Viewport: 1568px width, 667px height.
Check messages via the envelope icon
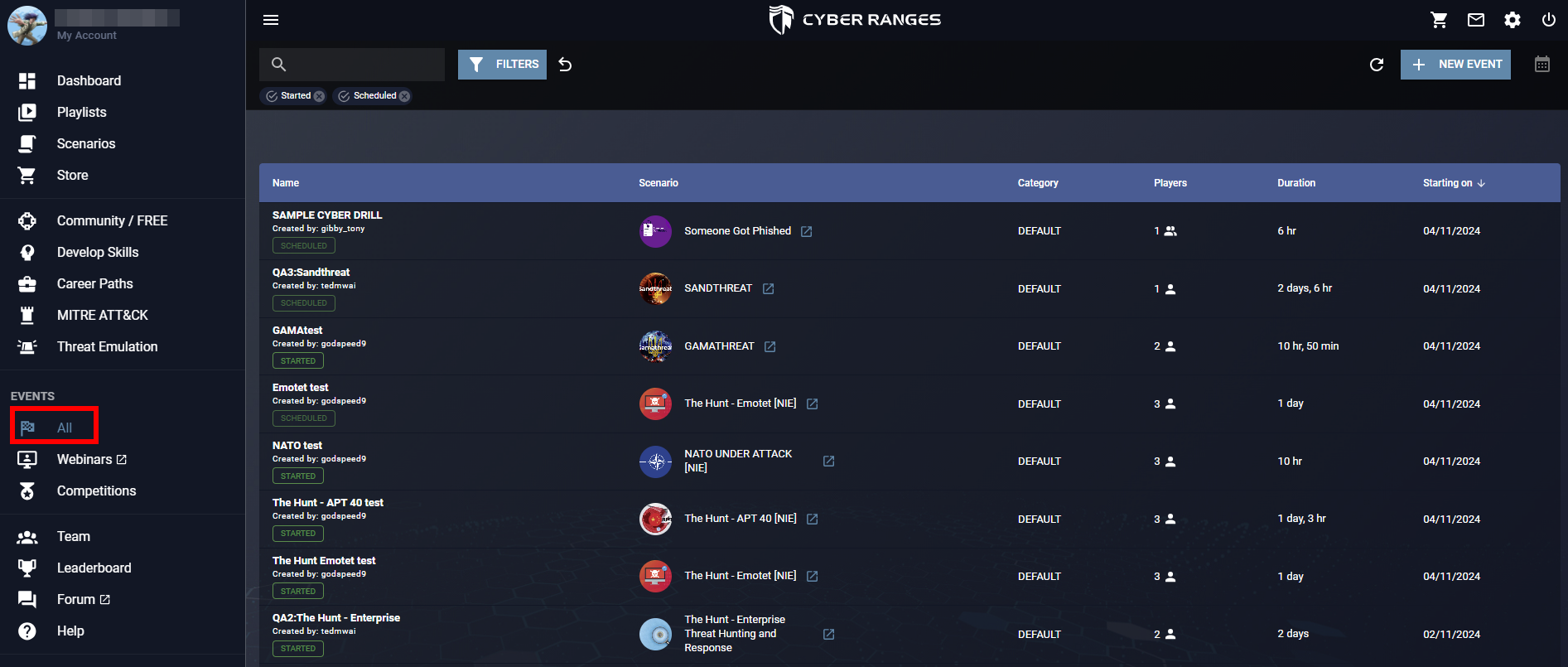tap(1475, 20)
